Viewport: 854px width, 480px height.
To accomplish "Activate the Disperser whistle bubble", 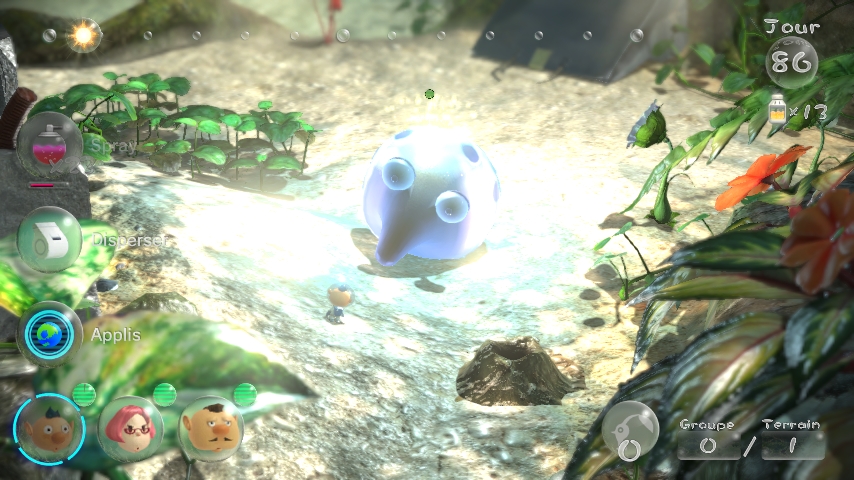I will (50, 239).
